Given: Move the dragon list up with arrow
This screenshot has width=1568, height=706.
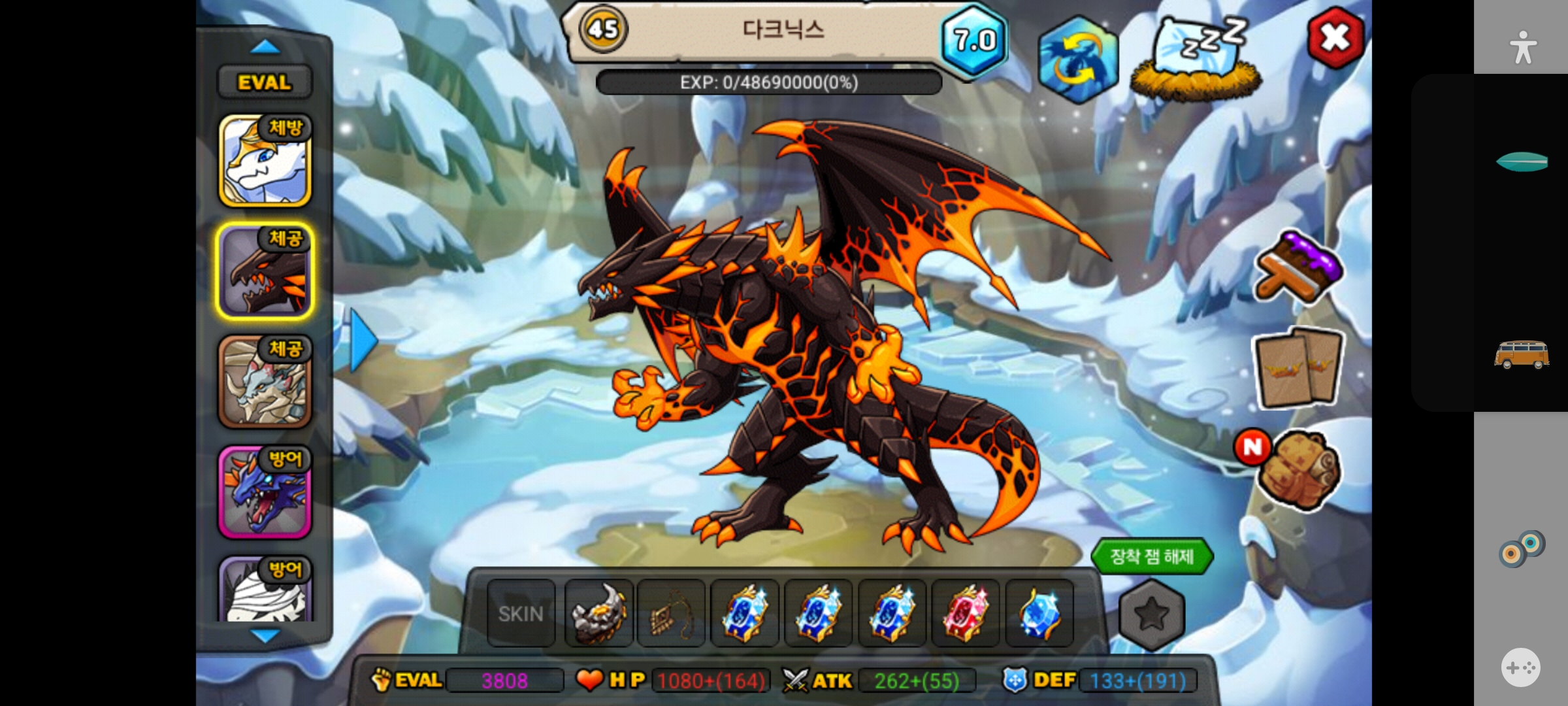Looking at the screenshot, I should point(265,46).
